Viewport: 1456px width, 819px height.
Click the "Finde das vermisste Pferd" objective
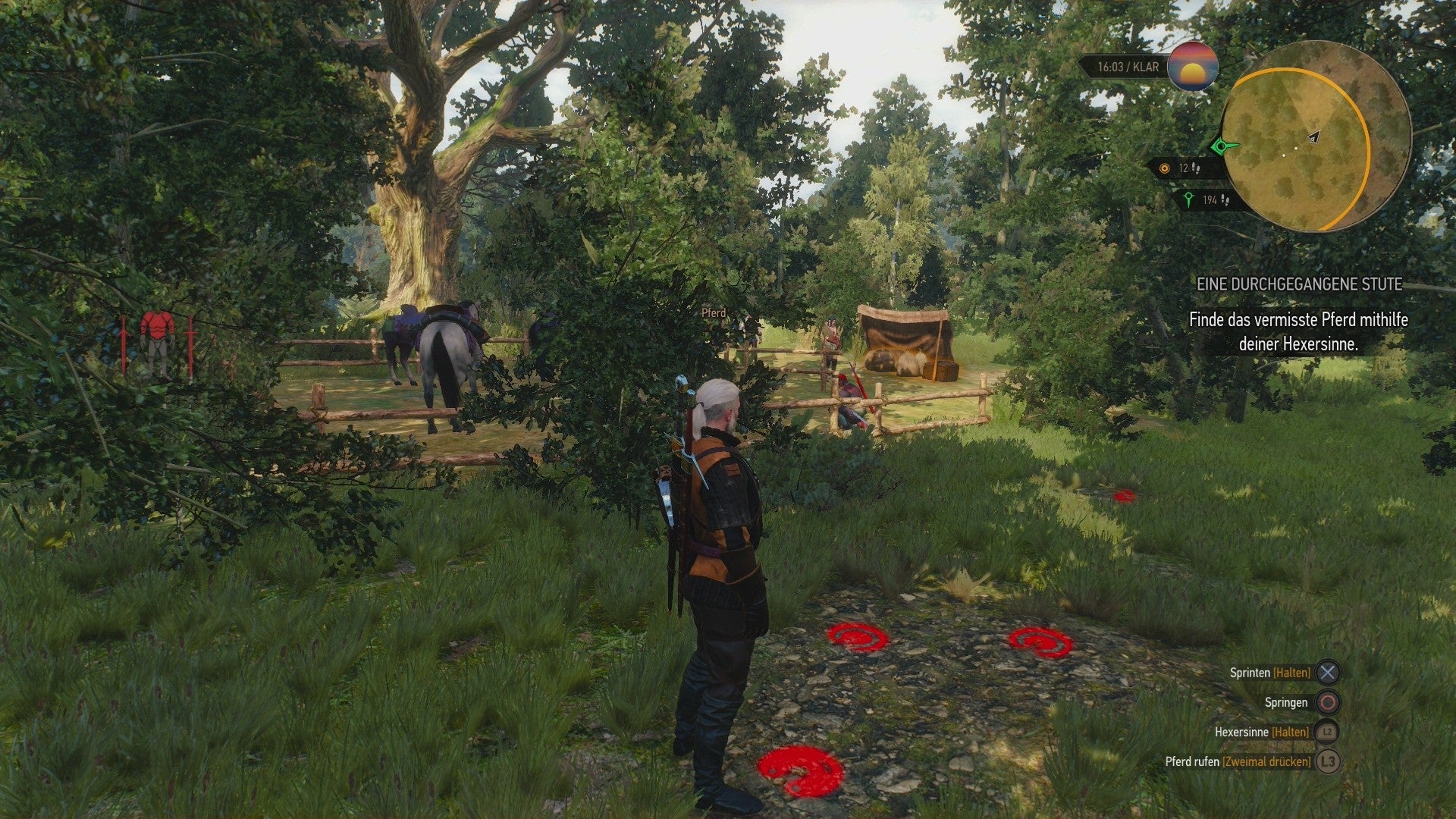1298,331
